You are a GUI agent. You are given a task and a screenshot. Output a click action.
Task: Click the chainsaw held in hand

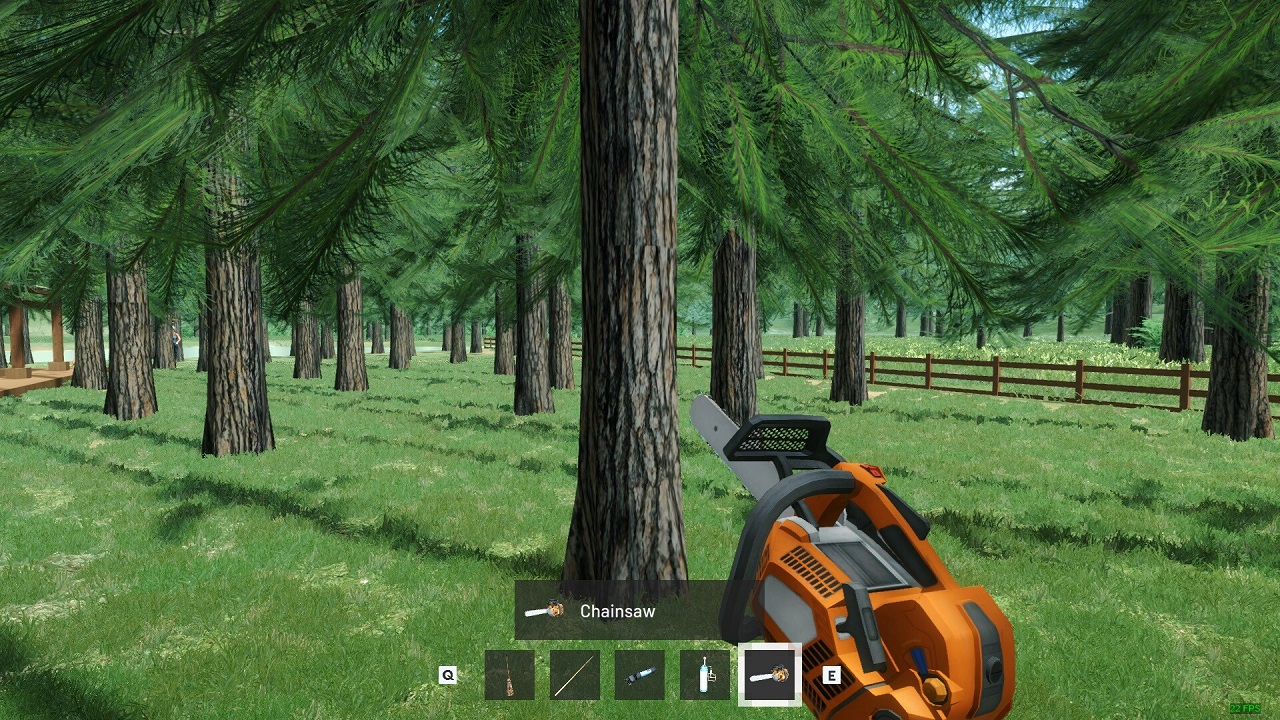click(880, 560)
